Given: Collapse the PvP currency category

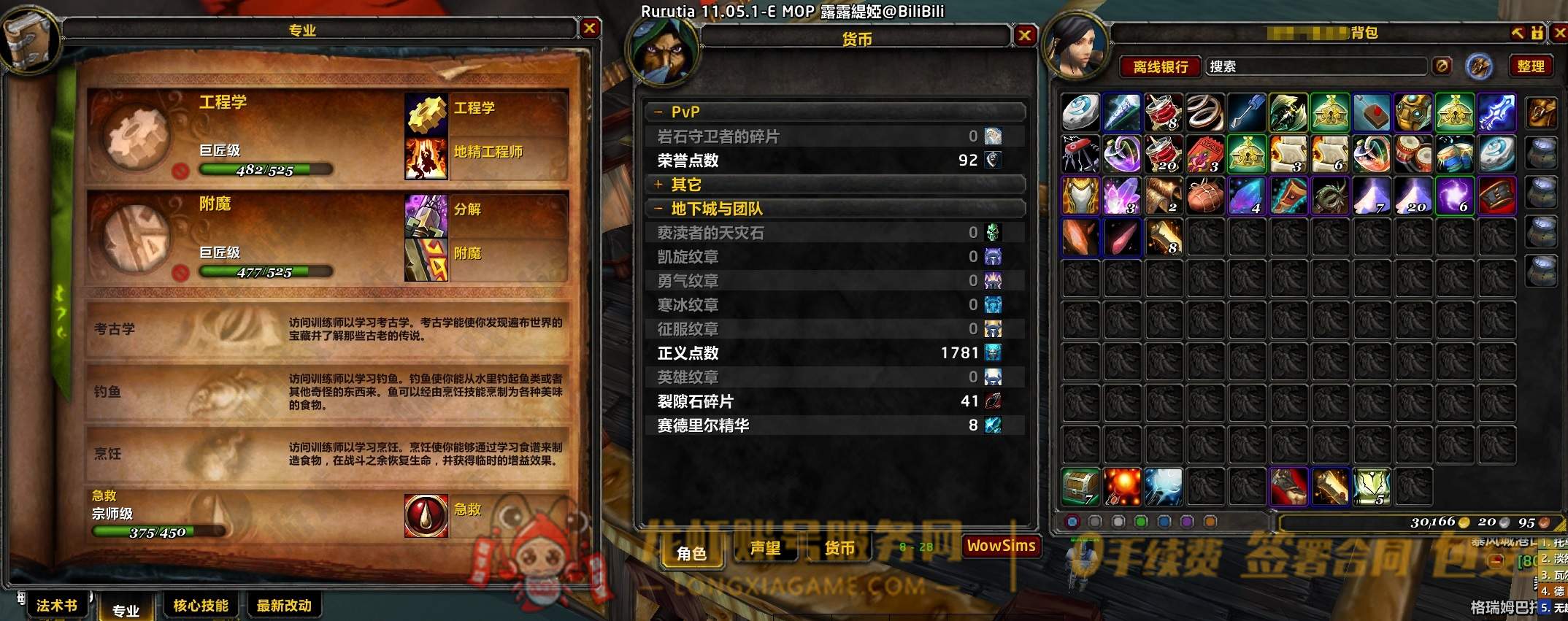Looking at the screenshot, I should tap(660, 112).
